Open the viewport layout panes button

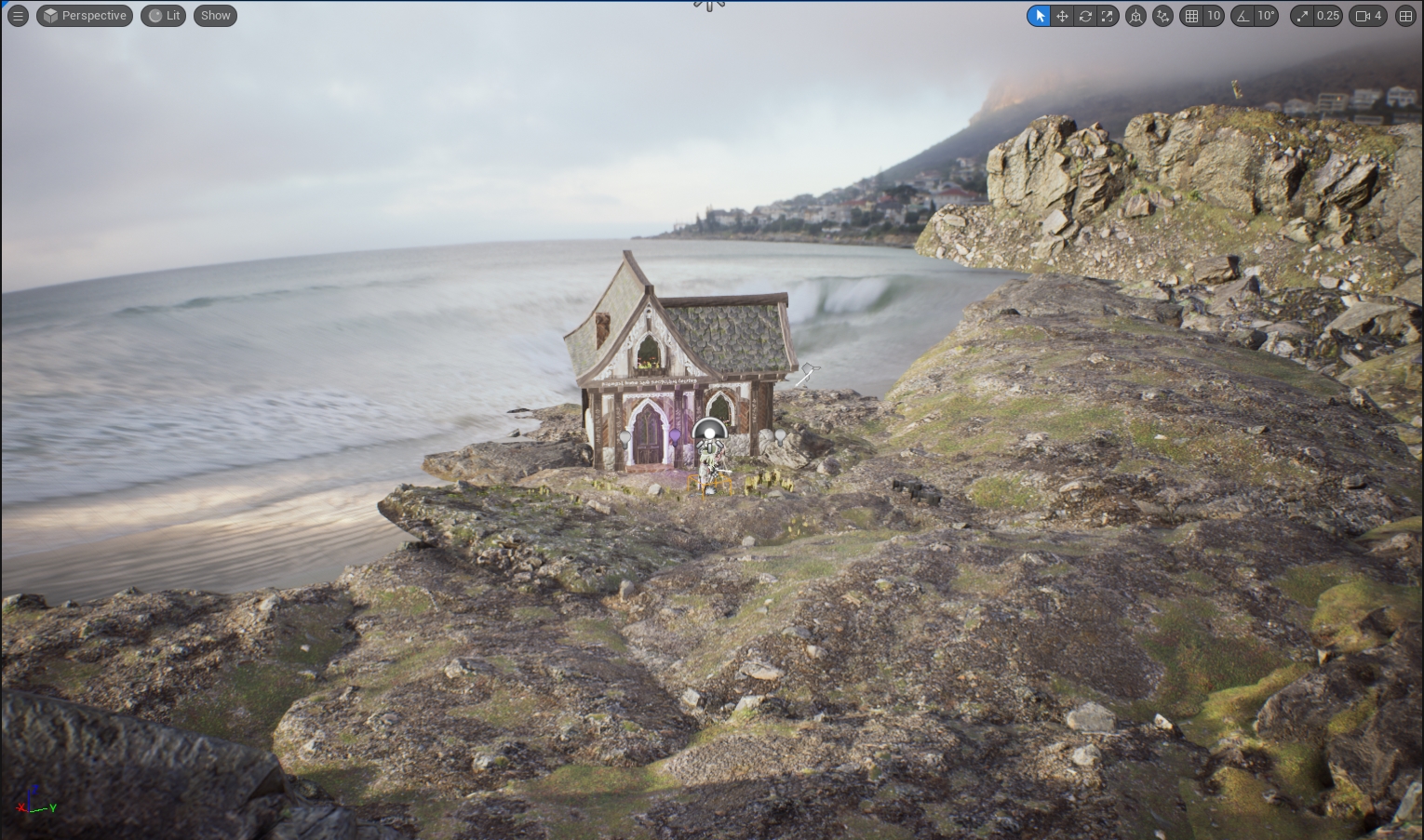point(1405,16)
